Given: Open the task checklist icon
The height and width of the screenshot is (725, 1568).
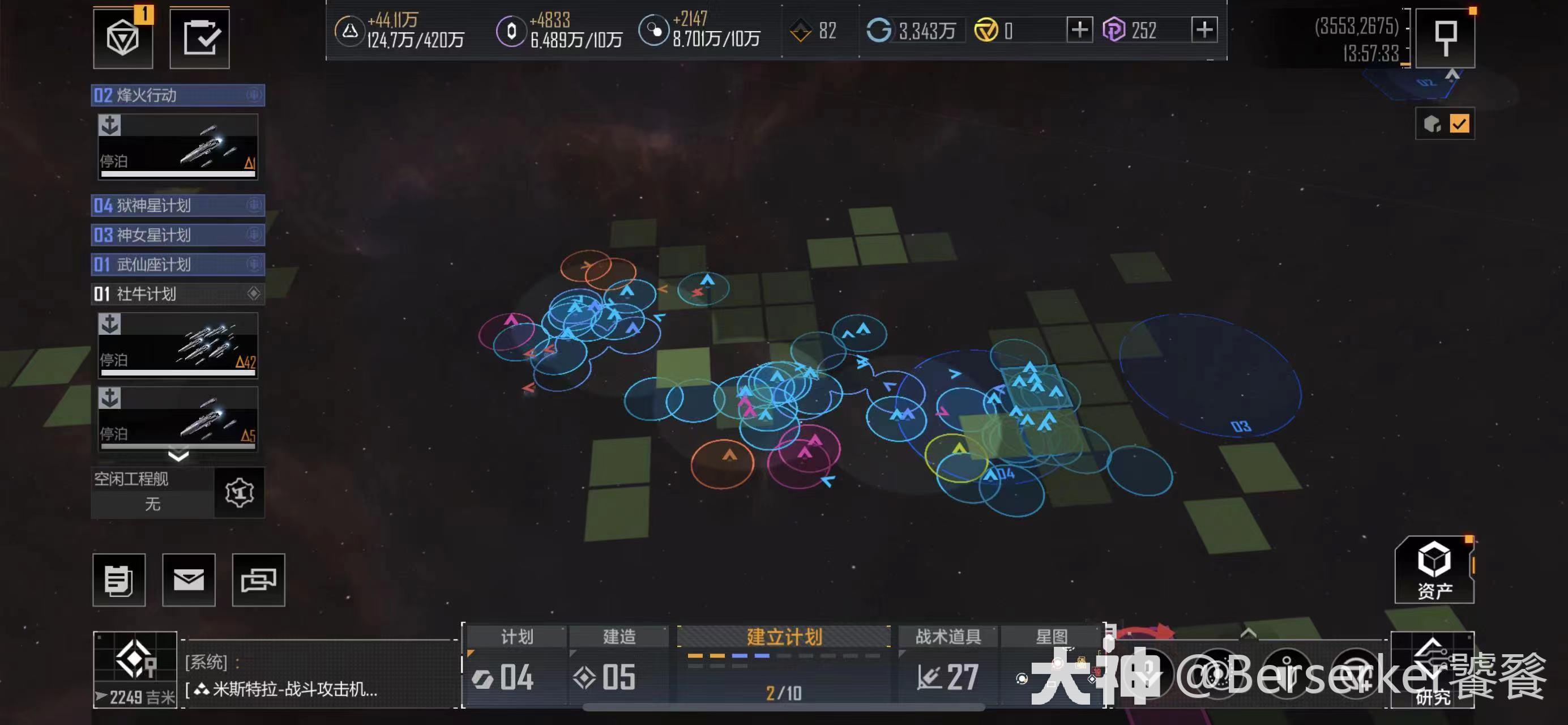Looking at the screenshot, I should coord(200,39).
